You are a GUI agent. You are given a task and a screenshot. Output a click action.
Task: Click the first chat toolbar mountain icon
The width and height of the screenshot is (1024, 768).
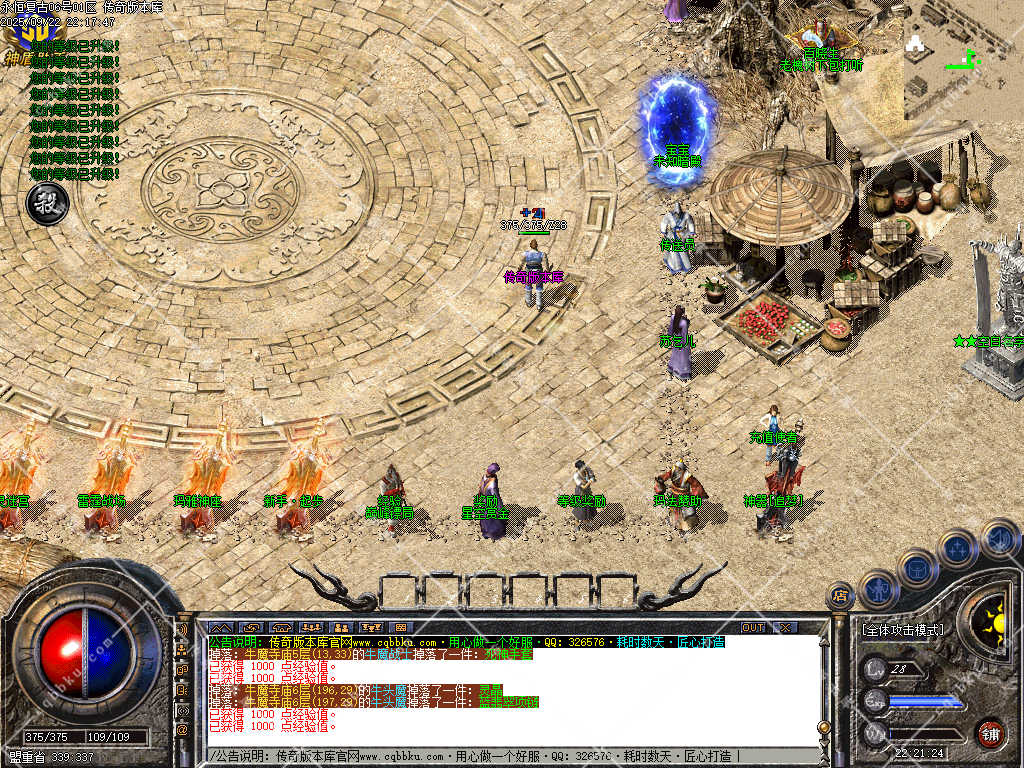pyautogui.click(x=220, y=627)
